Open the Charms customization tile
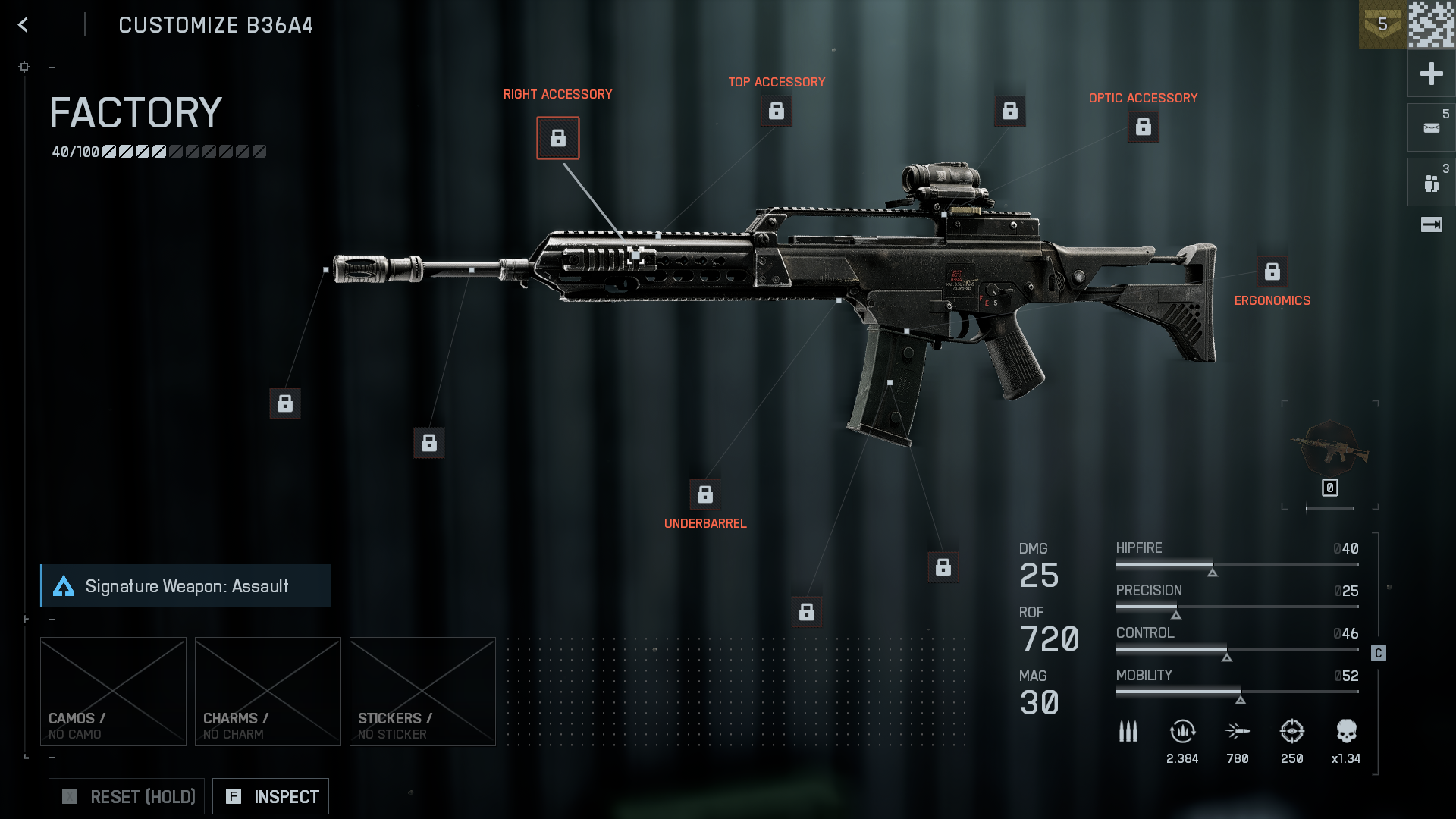The height and width of the screenshot is (819, 1456). (268, 691)
